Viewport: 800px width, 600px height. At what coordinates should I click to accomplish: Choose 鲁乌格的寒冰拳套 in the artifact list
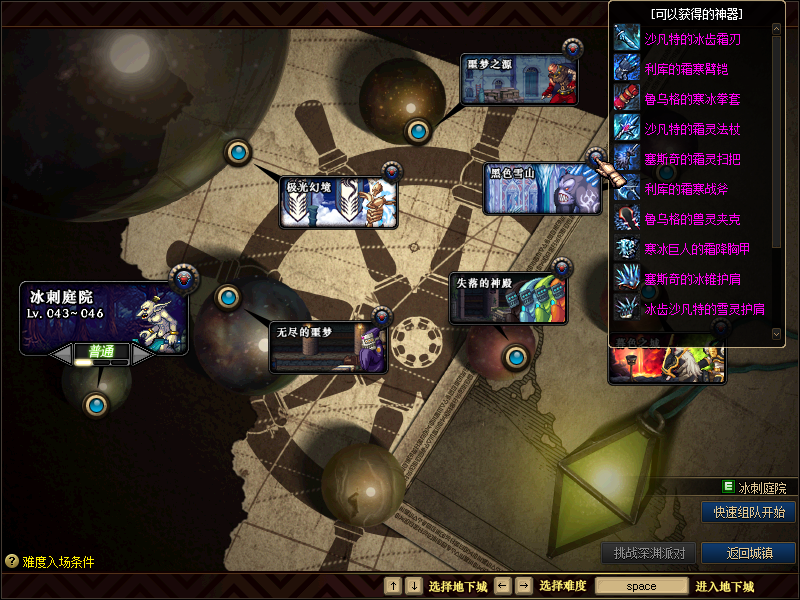pyautogui.click(x=691, y=100)
